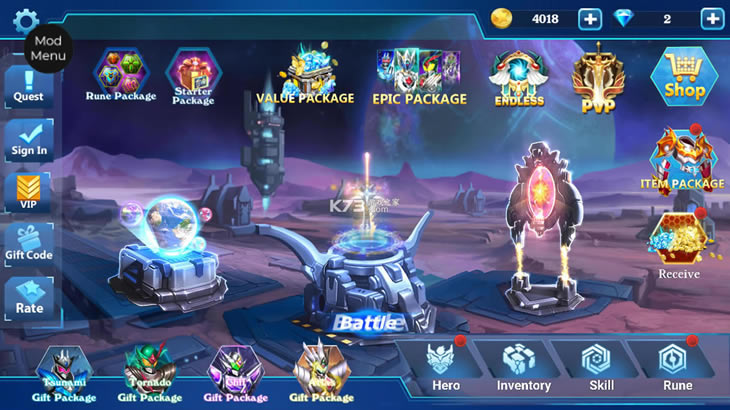This screenshot has width=730, height=410.
Task: Open the Gift Code entry
Action: coord(29,245)
